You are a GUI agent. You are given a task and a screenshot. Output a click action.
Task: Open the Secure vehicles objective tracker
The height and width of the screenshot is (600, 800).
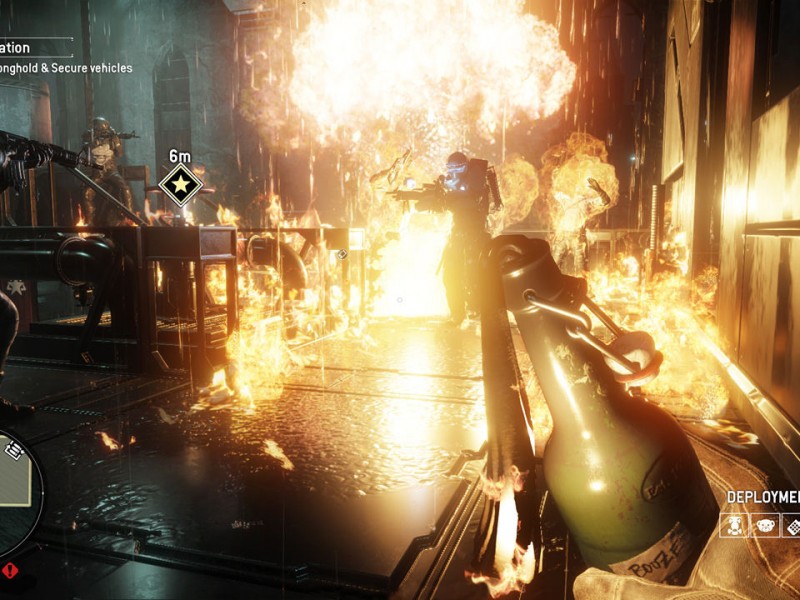click(x=66, y=68)
